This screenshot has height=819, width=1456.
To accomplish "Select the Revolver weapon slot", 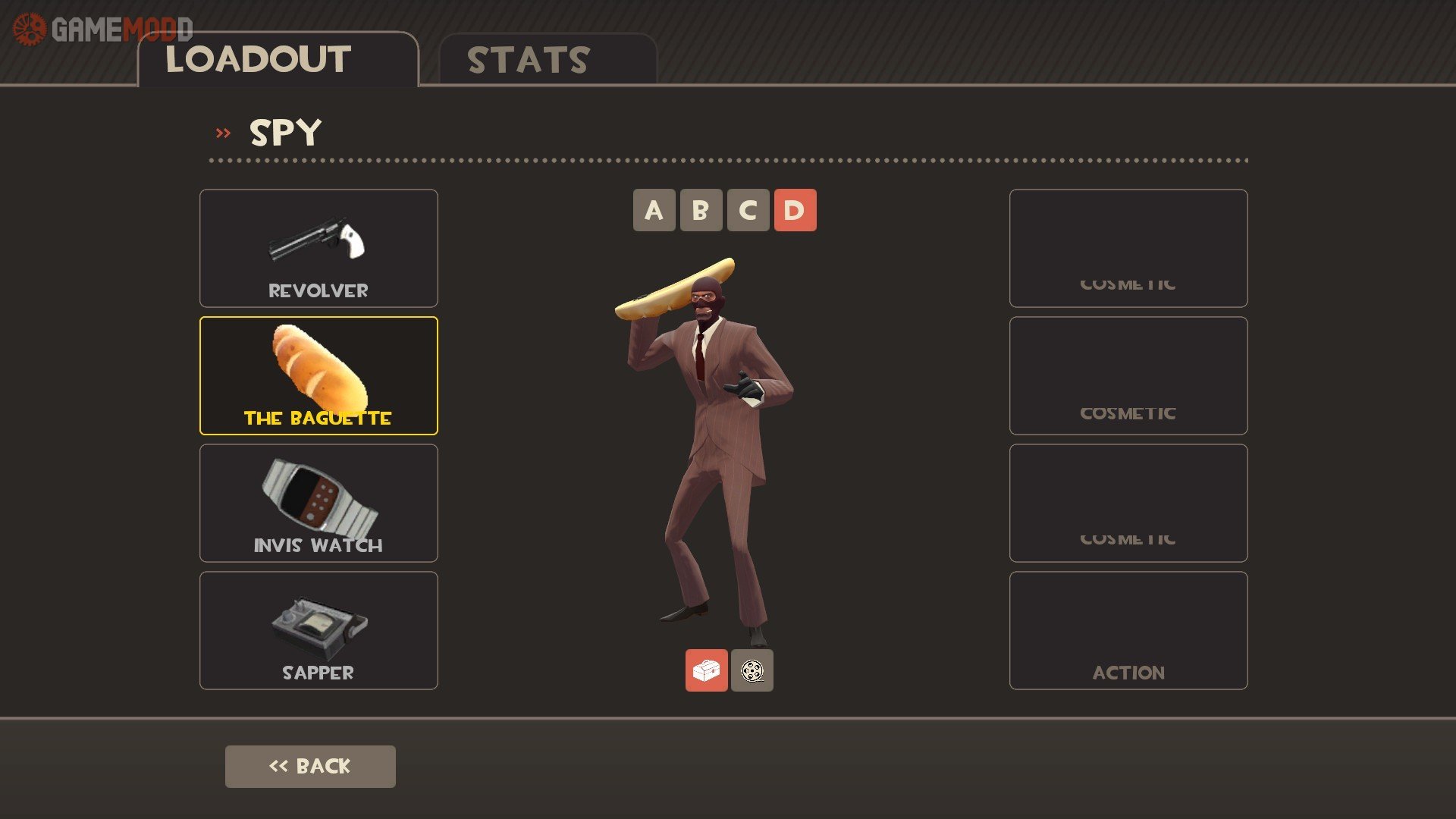I will coord(318,248).
